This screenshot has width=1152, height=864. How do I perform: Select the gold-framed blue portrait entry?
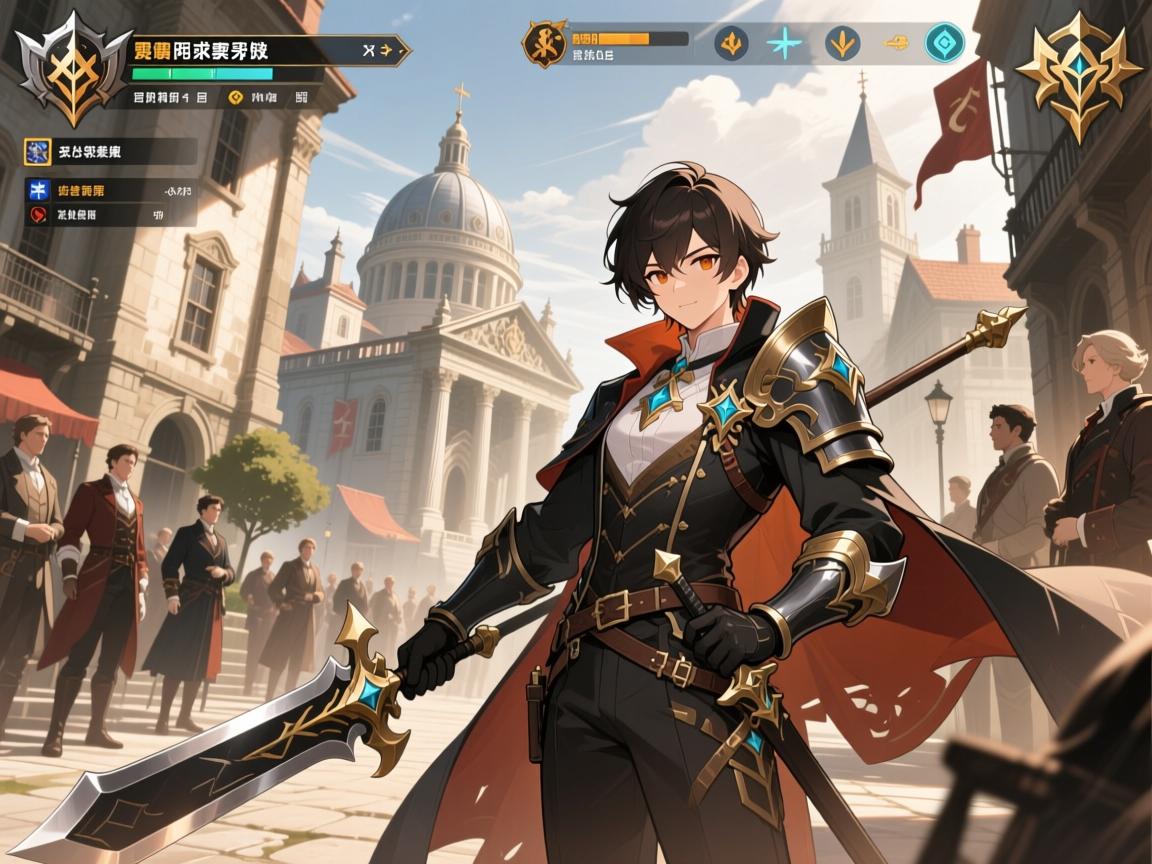tap(38, 152)
